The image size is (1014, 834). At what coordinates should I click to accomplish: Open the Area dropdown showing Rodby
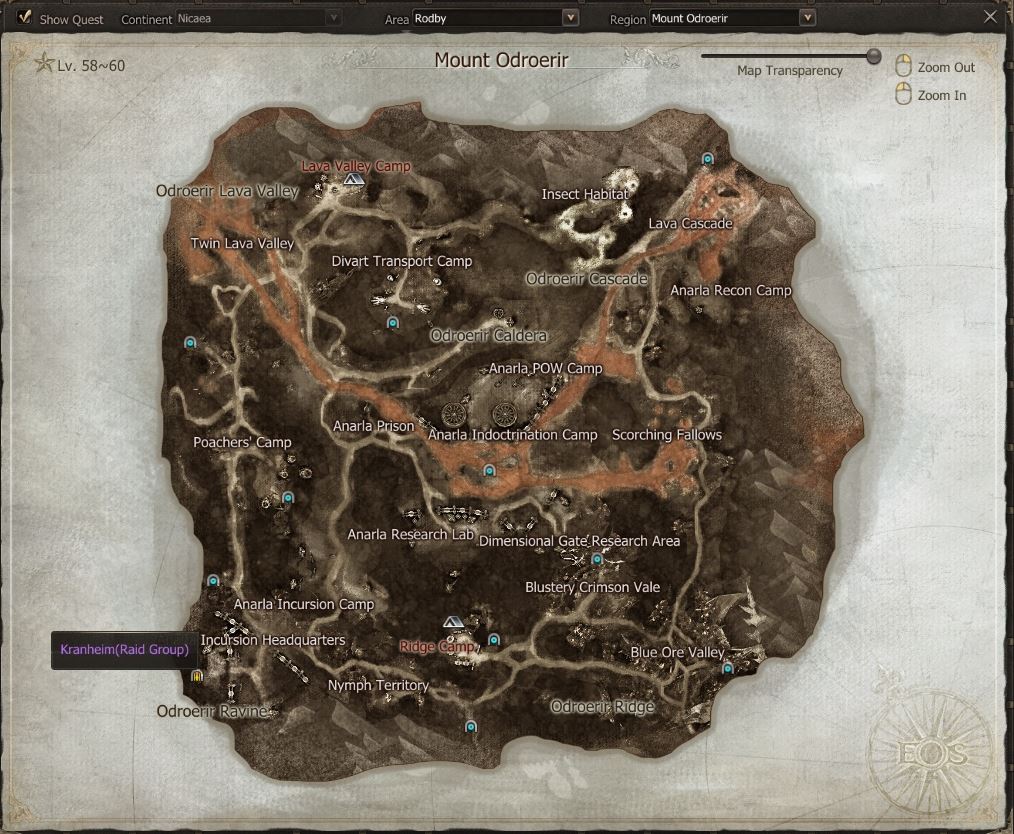pyautogui.click(x=496, y=18)
